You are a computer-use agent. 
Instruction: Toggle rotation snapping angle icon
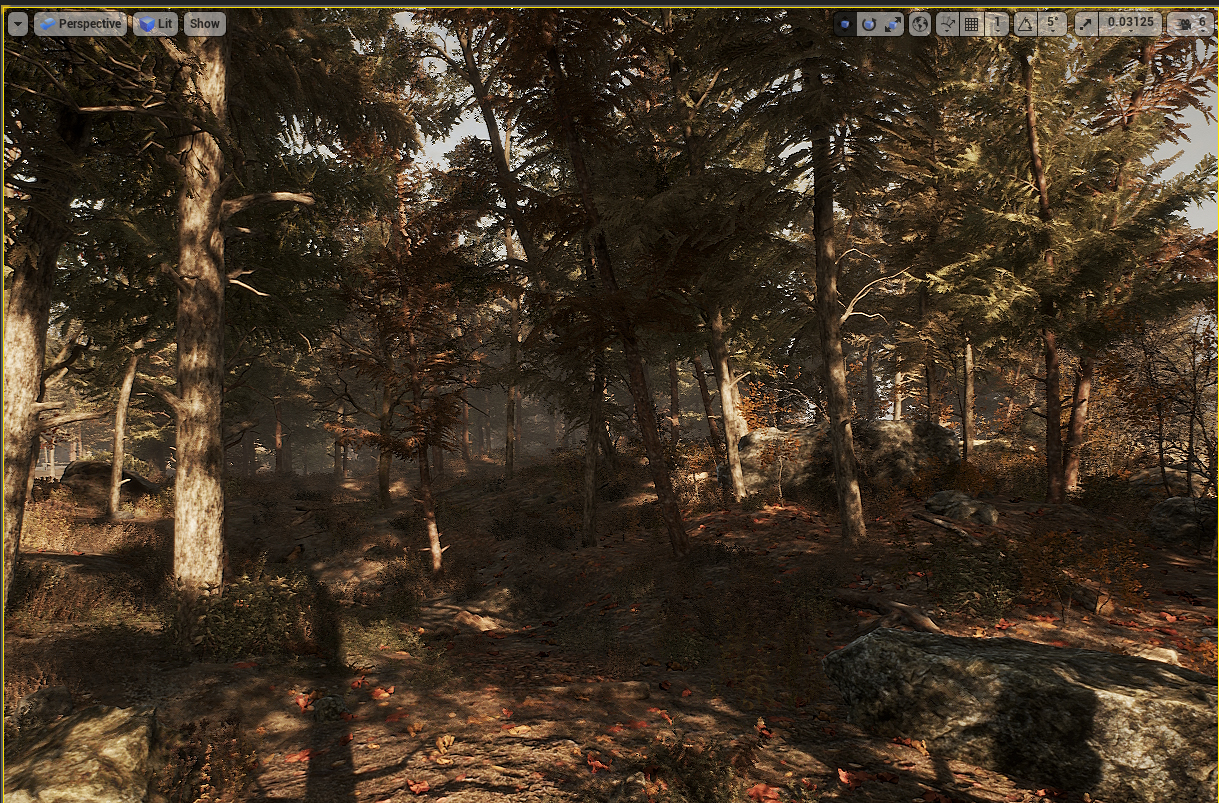(x=1025, y=24)
